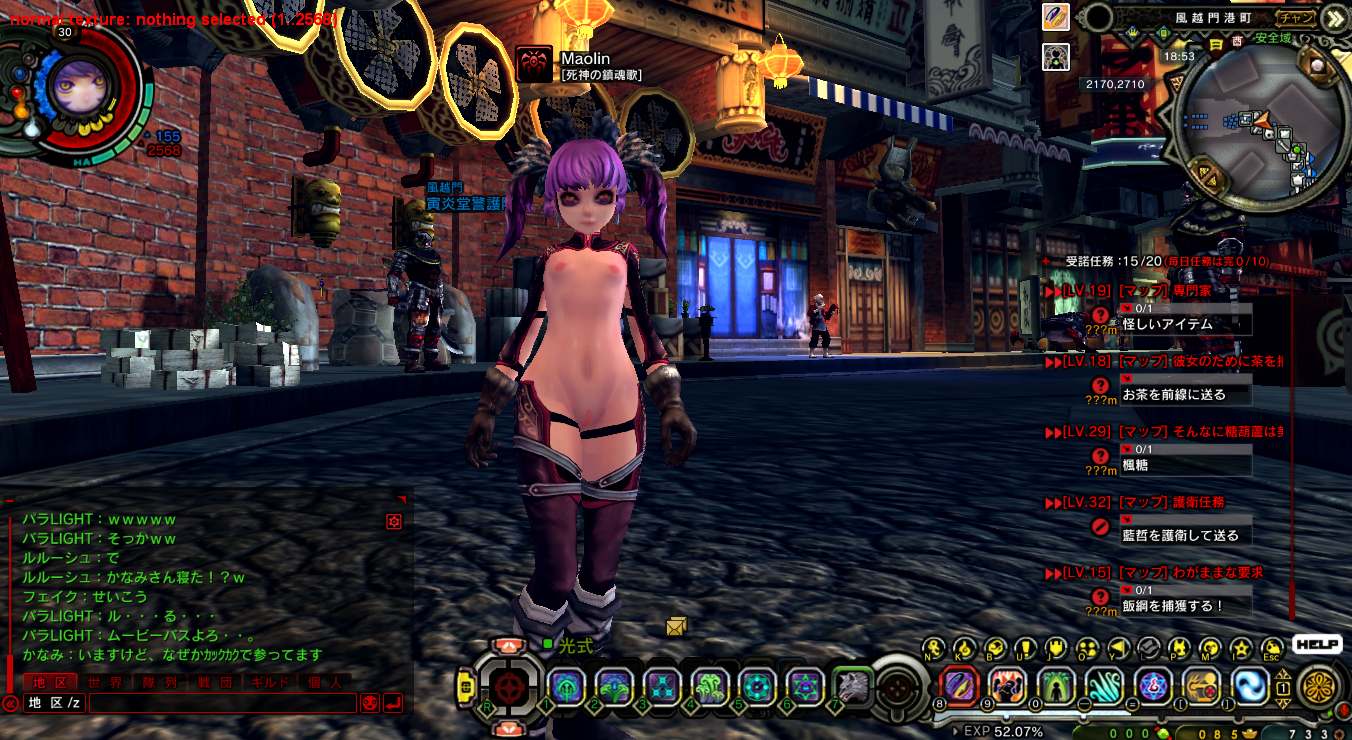Open the HELP button

pyautogui.click(x=1316, y=645)
